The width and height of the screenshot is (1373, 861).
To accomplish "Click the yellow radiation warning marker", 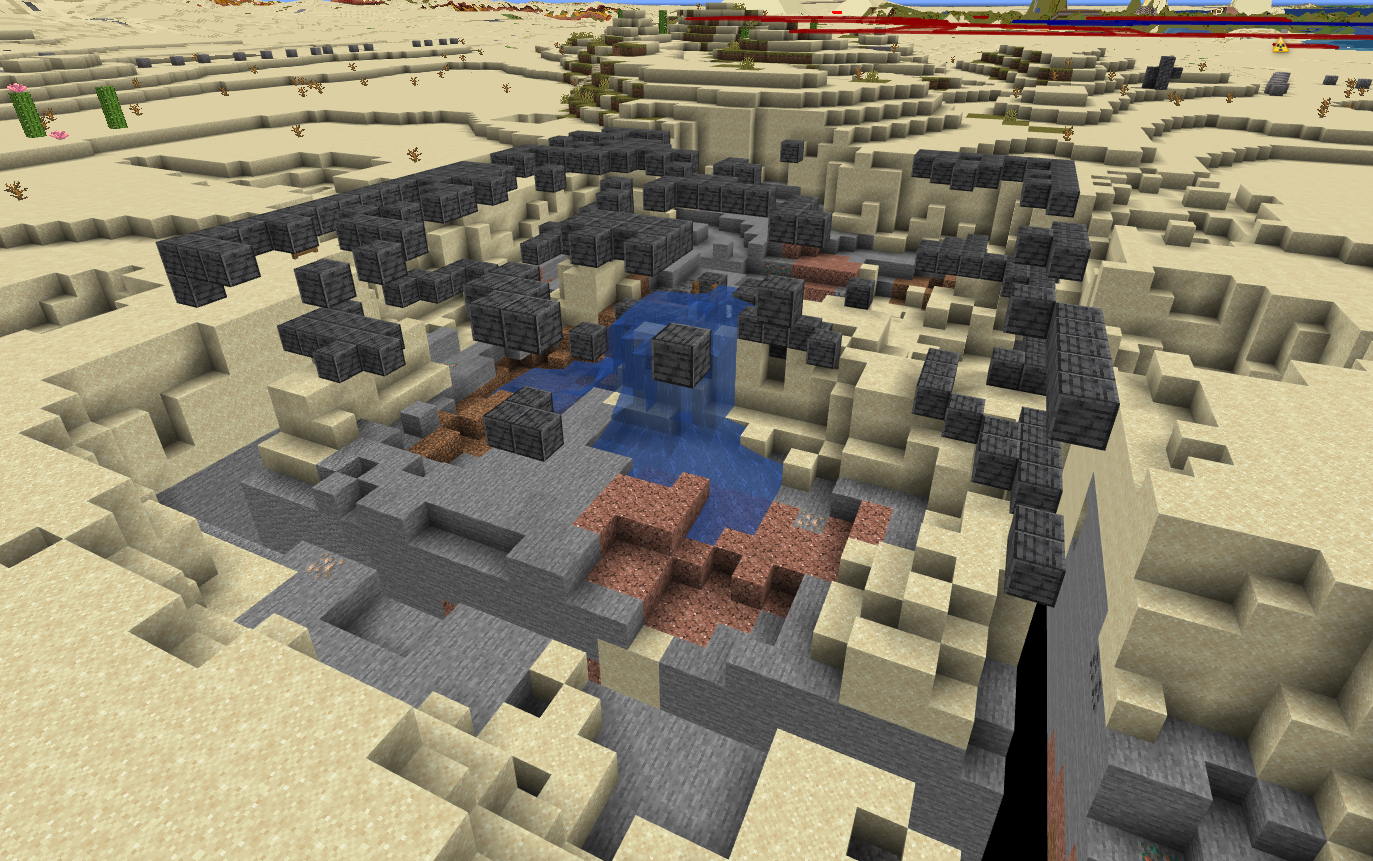I will (x=1279, y=45).
